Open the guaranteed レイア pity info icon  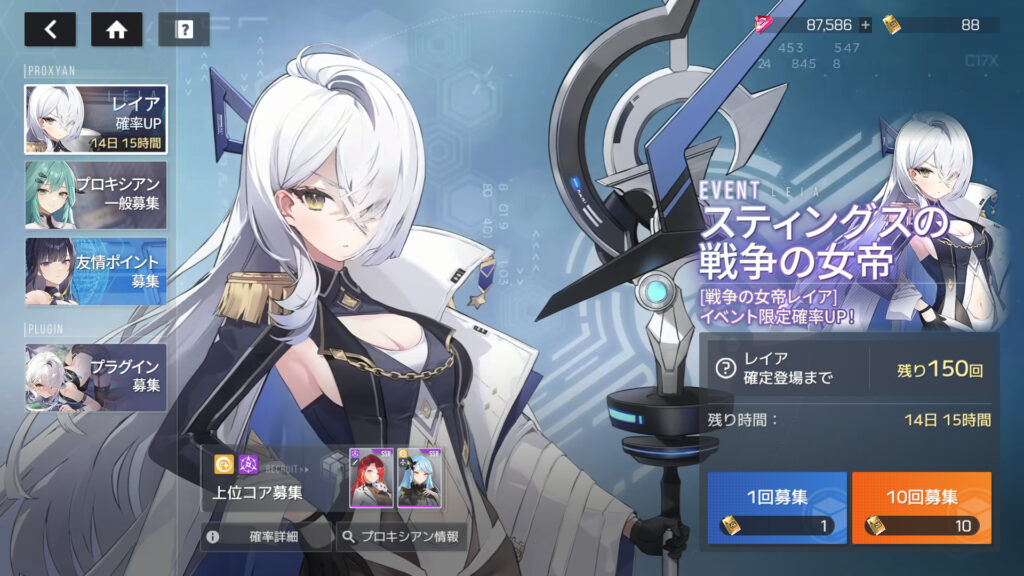click(726, 369)
